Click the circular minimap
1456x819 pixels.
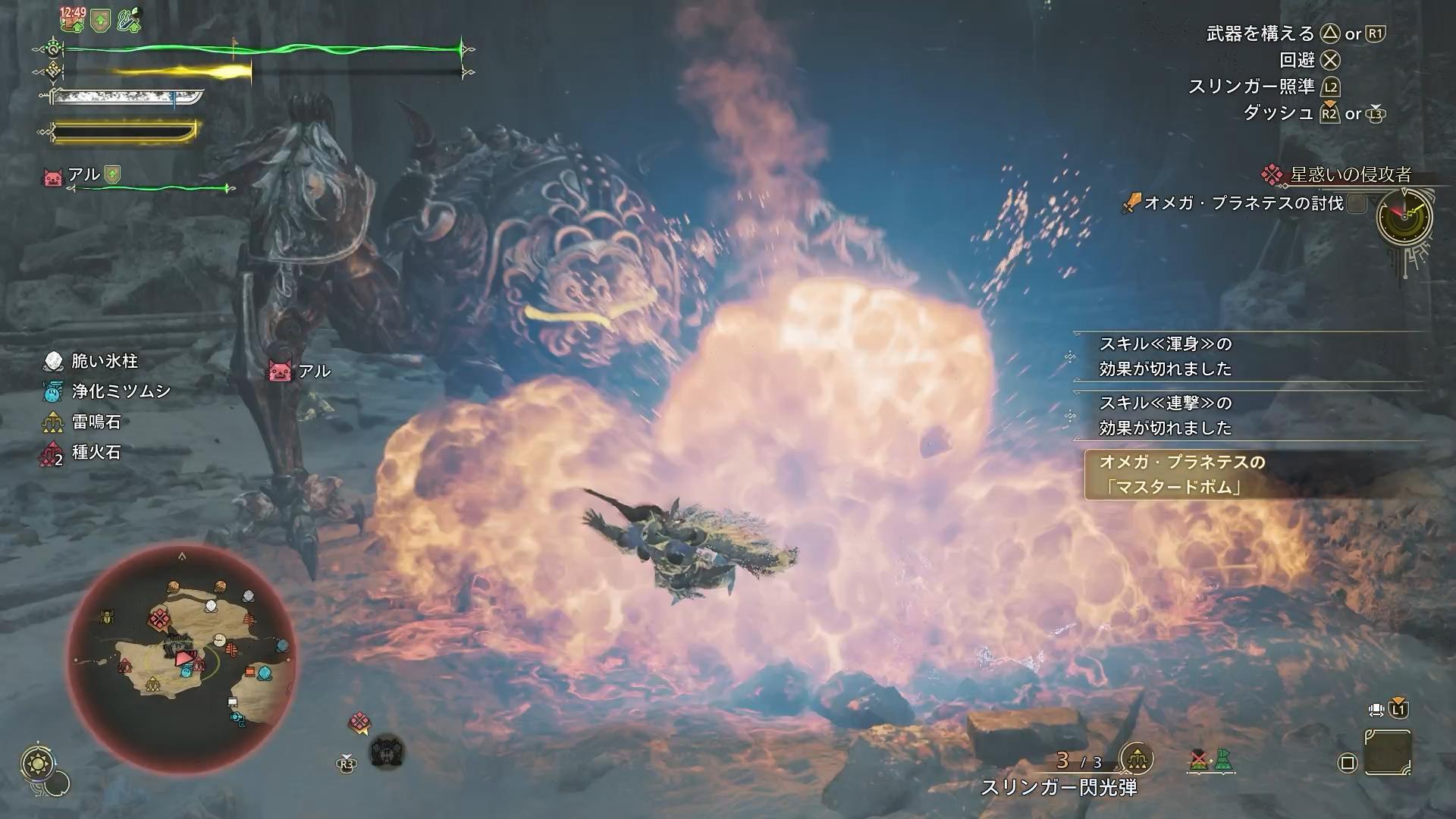[180, 657]
